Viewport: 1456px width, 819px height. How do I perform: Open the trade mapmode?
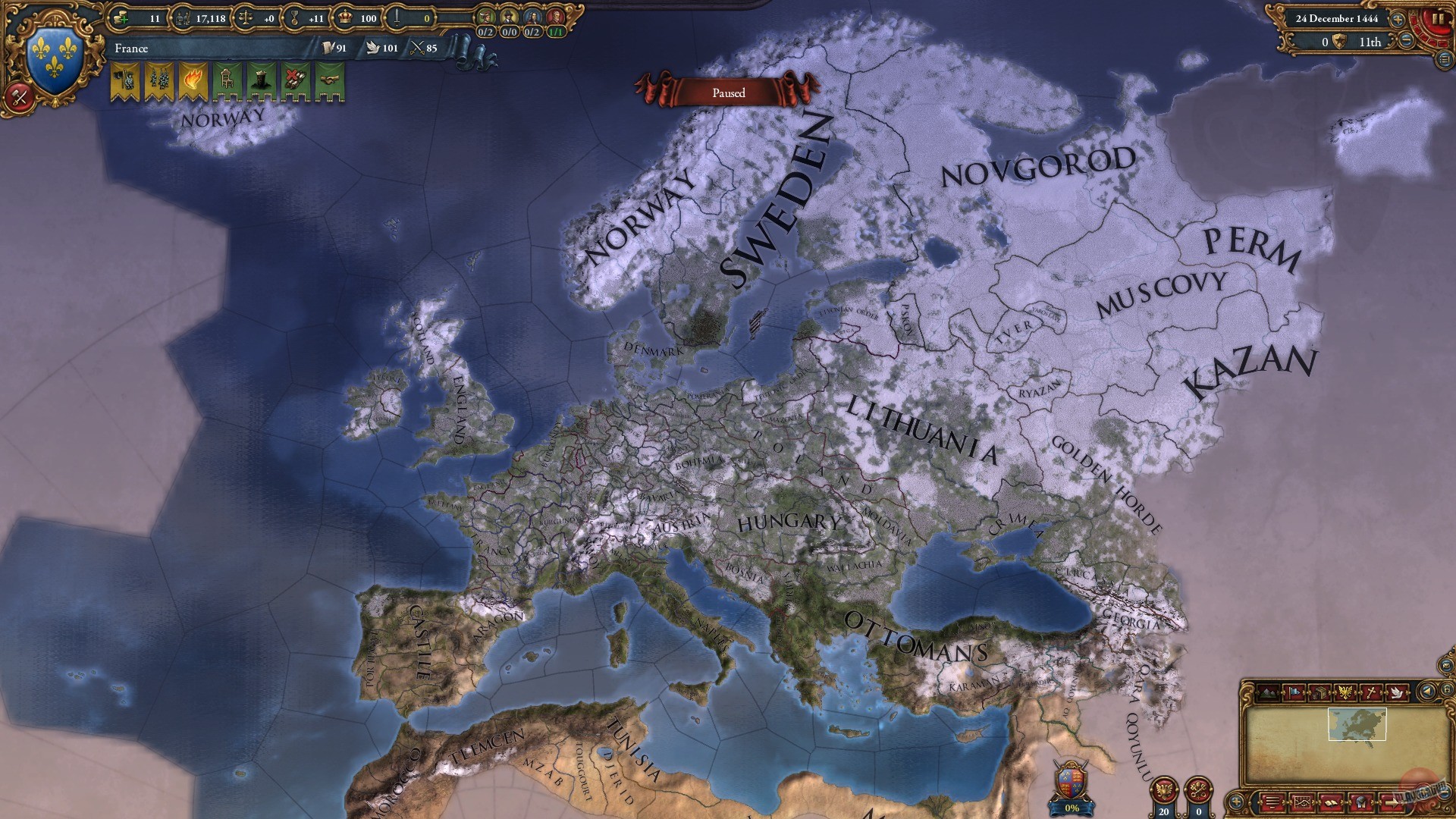click(1321, 692)
